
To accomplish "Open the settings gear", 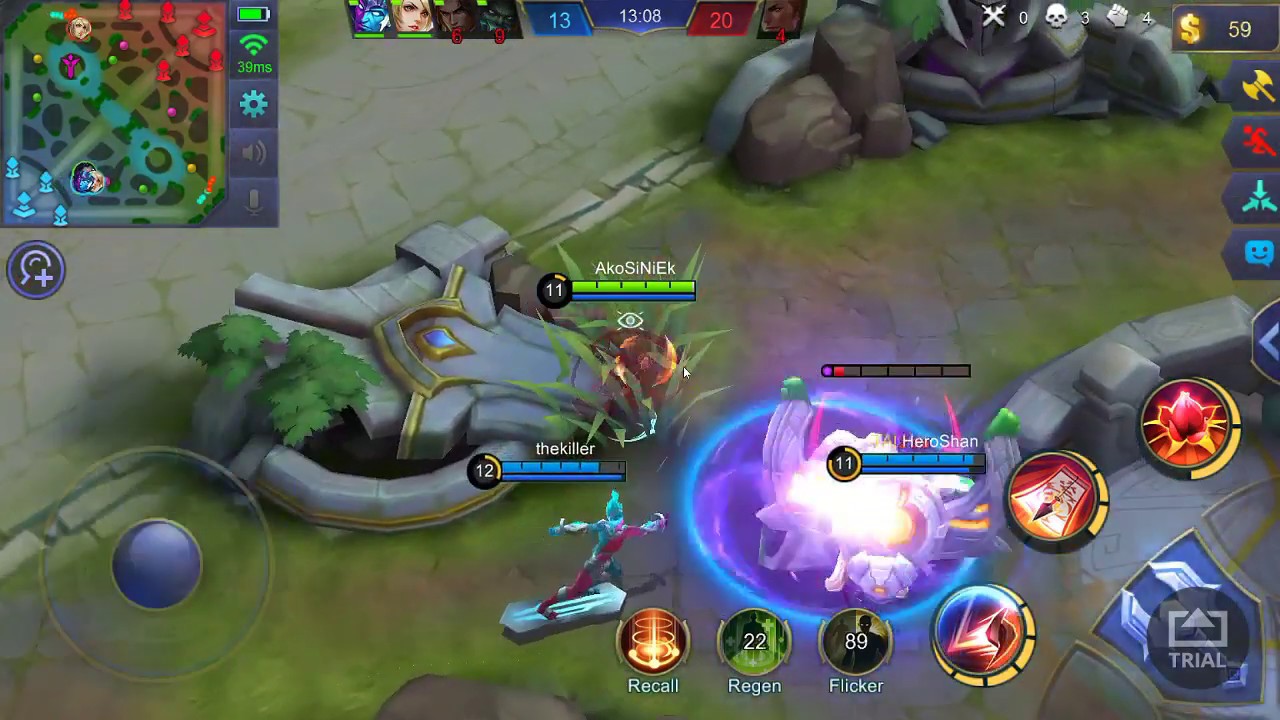I will pyautogui.click(x=254, y=104).
